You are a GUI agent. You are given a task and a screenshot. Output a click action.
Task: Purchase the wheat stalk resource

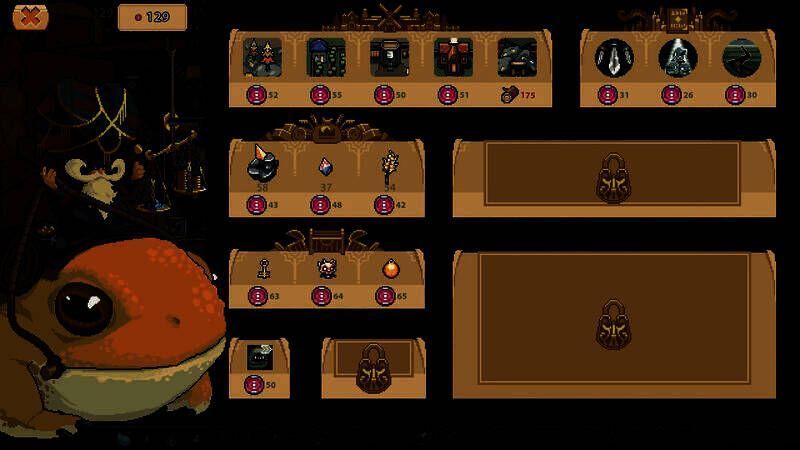[389, 167]
